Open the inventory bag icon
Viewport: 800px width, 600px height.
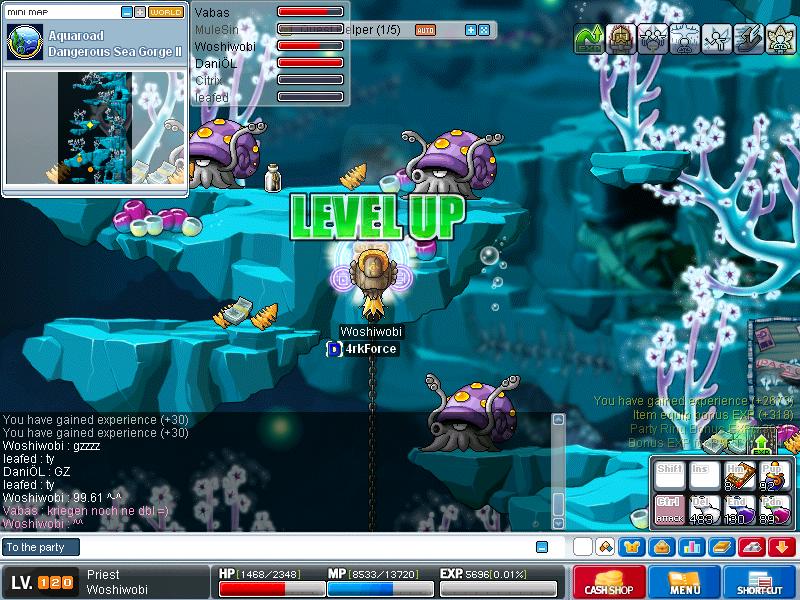(661, 547)
